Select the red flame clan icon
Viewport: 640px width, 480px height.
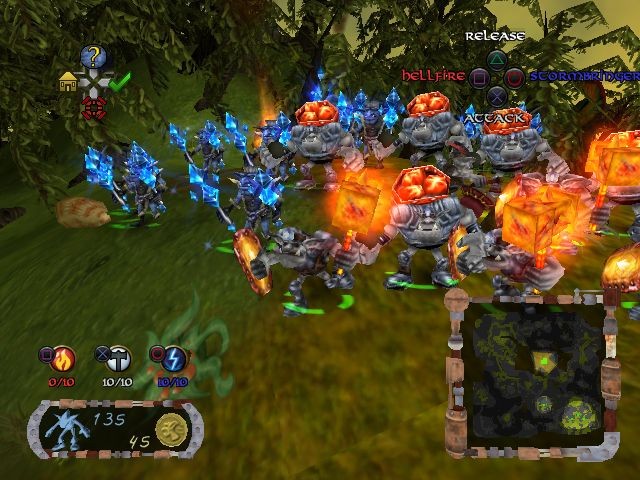(66, 356)
